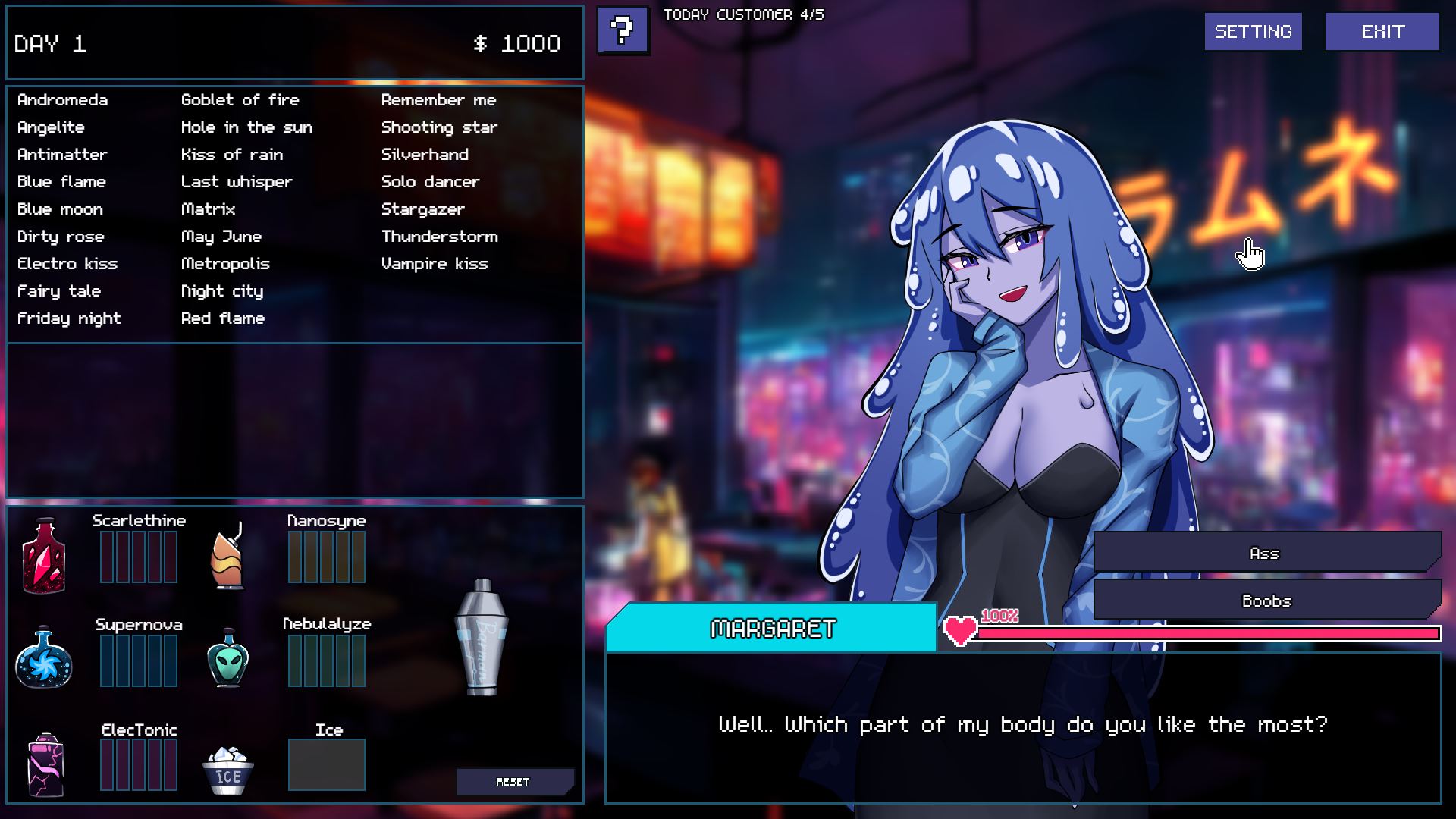Show the Goblet of fire recipe
Image resolution: width=1456 pixels, height=819 pixels.
240,100
